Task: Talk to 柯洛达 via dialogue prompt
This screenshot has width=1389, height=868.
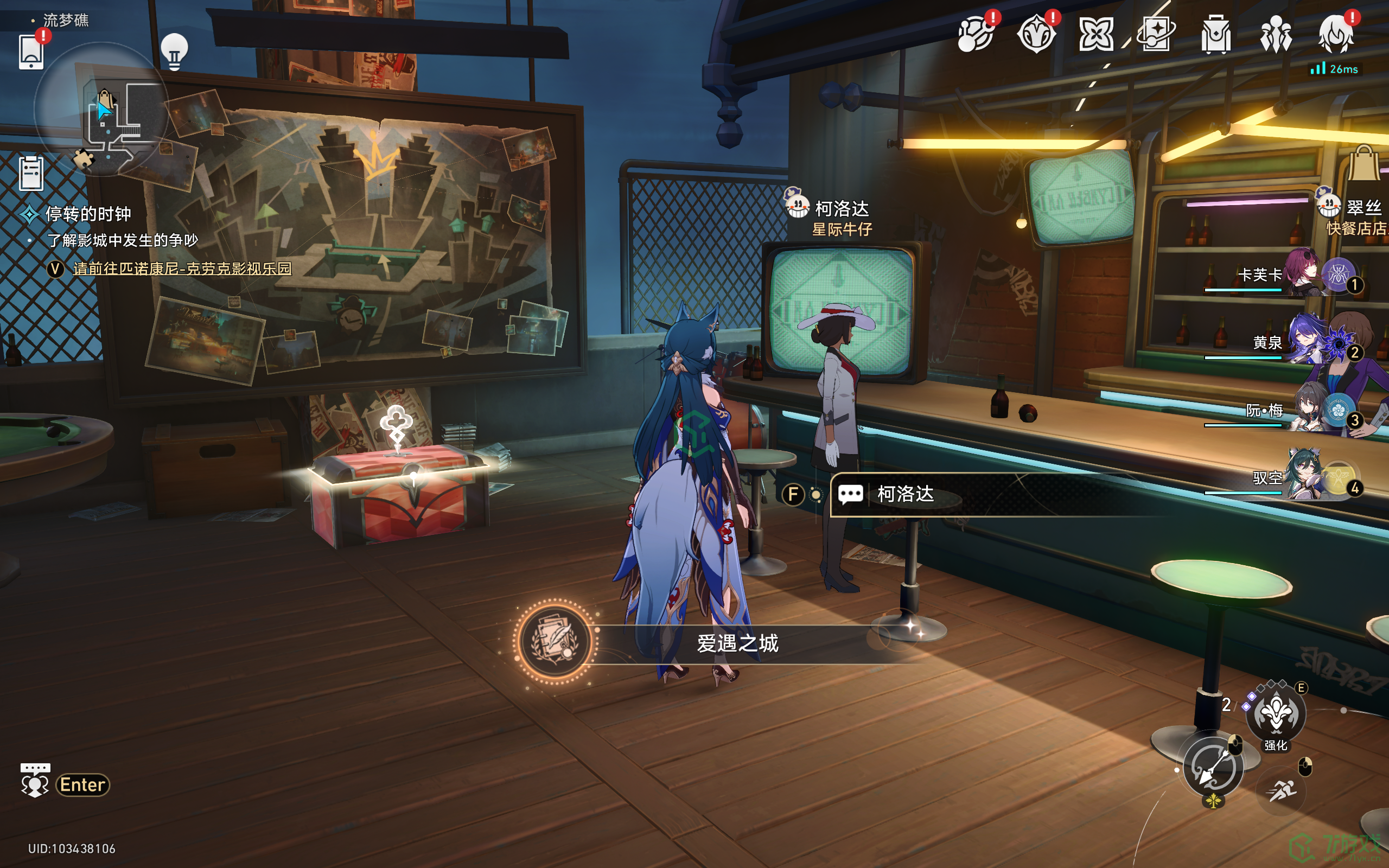Action: [904, 494]
